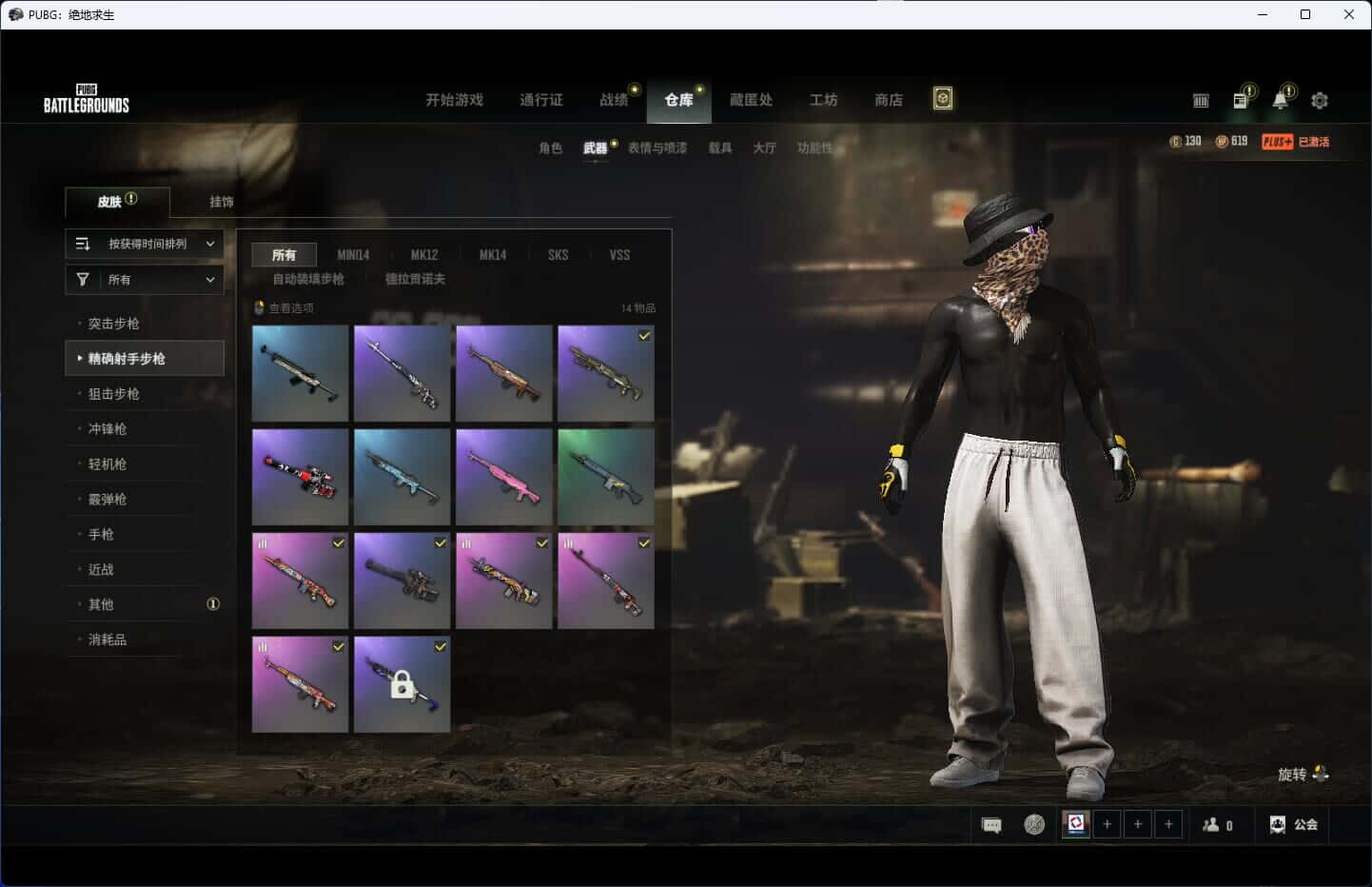Maximize the PUBG game window
The height and width of the screenshot is (887, 1372).
(x=1305, y=14)
